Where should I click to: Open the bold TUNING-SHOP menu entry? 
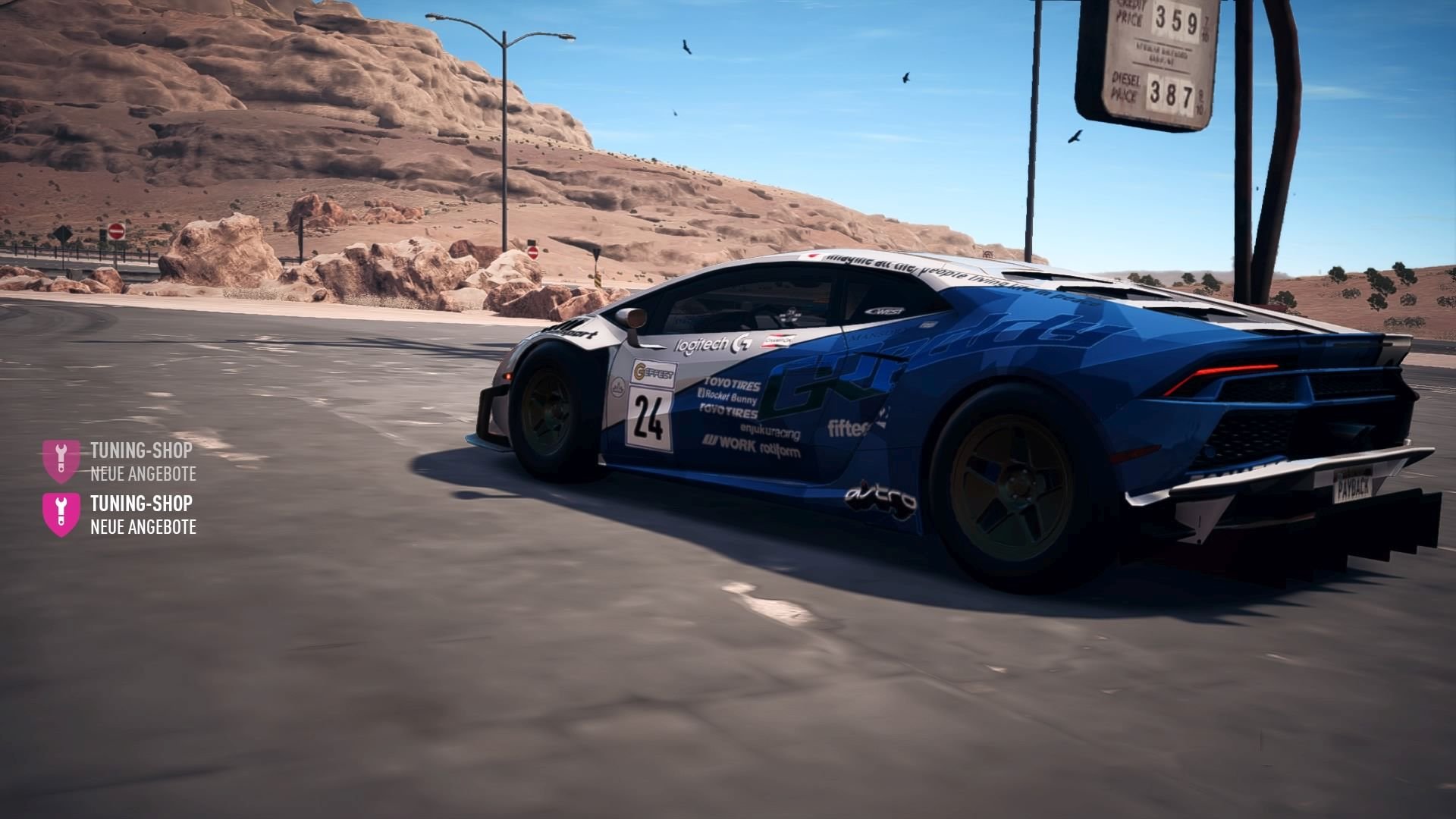point(140,503)
